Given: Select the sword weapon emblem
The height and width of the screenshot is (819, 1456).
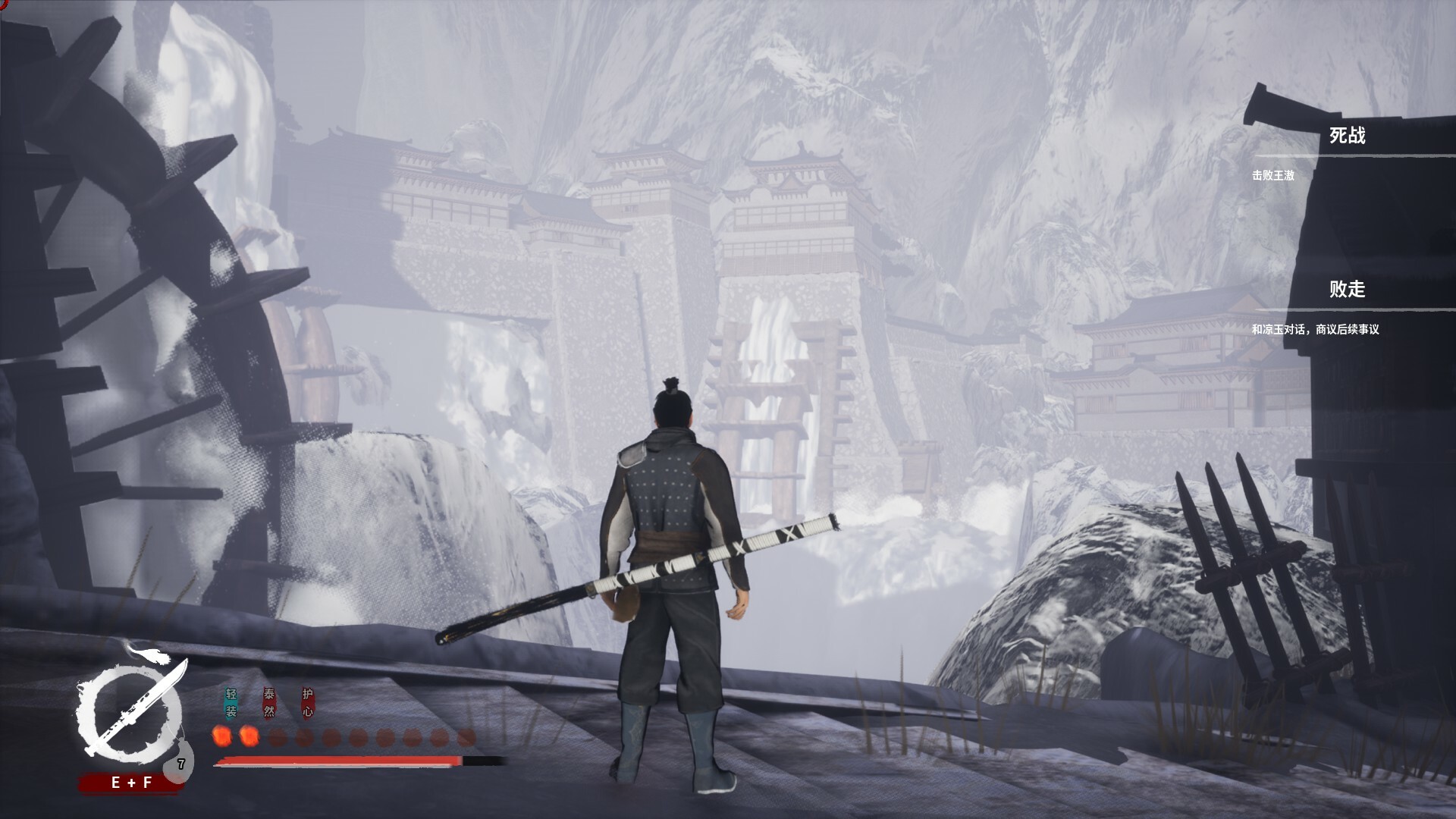Looking at the screenshot, I should click(x=130, y=709).
